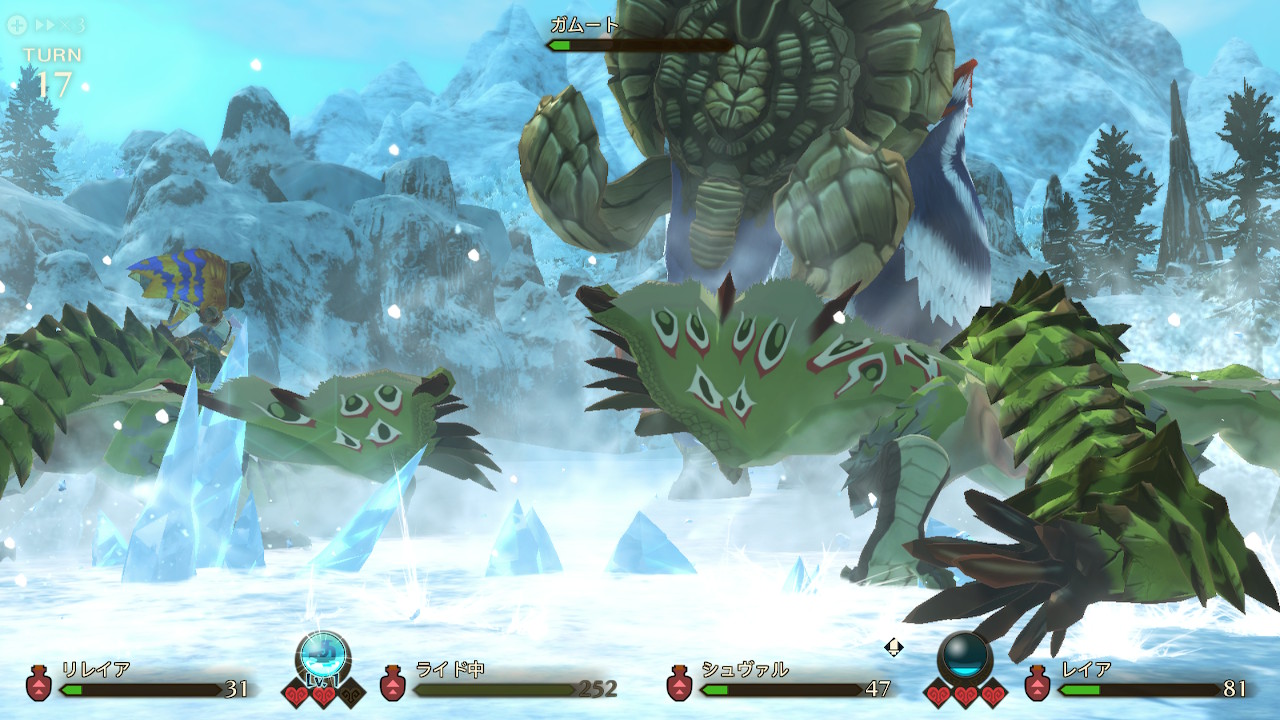
Task: Click the potion icon beside リレイア
Action: click(x=40, y=683)
